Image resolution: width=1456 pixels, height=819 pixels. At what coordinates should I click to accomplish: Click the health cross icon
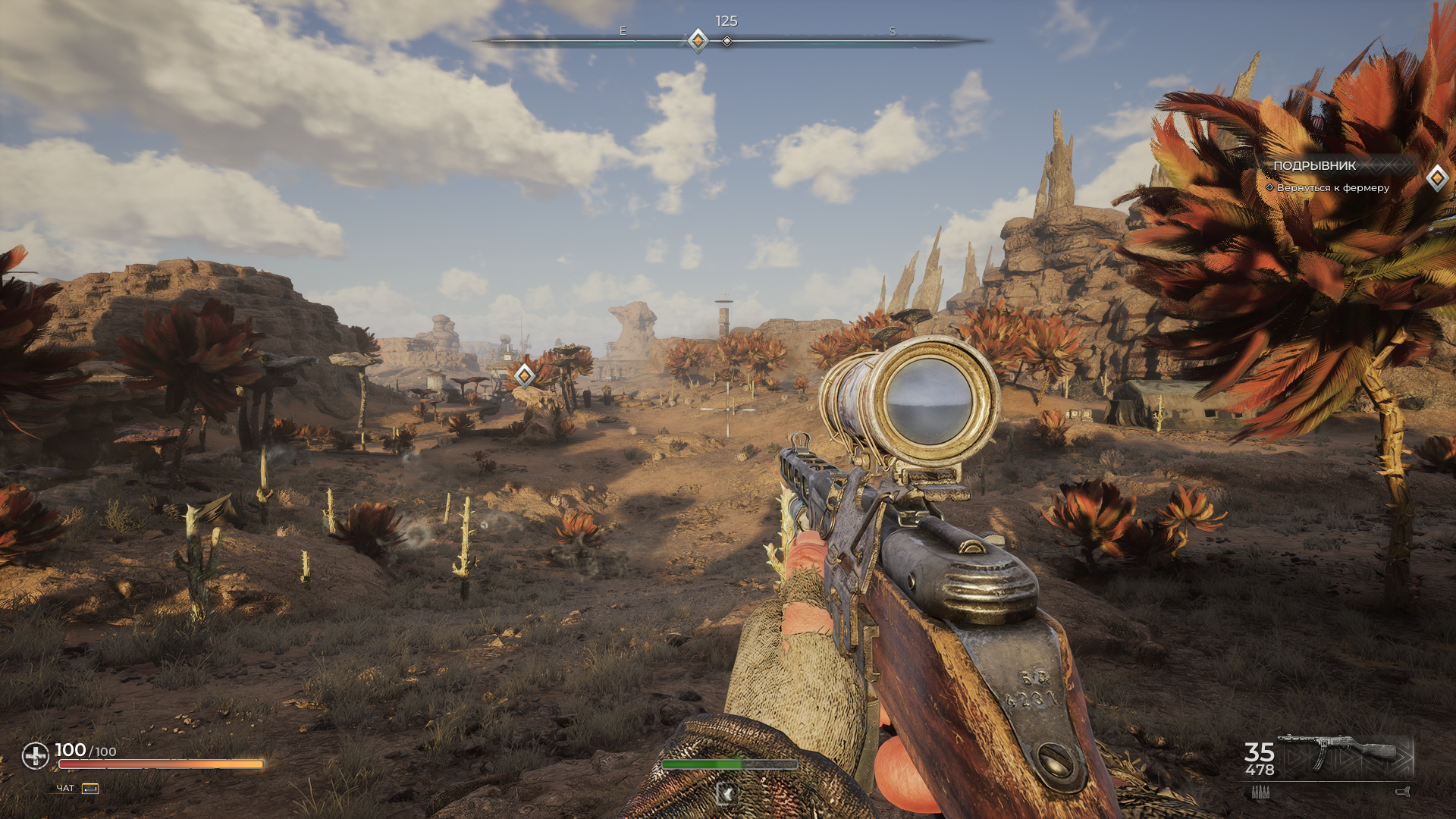(35, 755)
